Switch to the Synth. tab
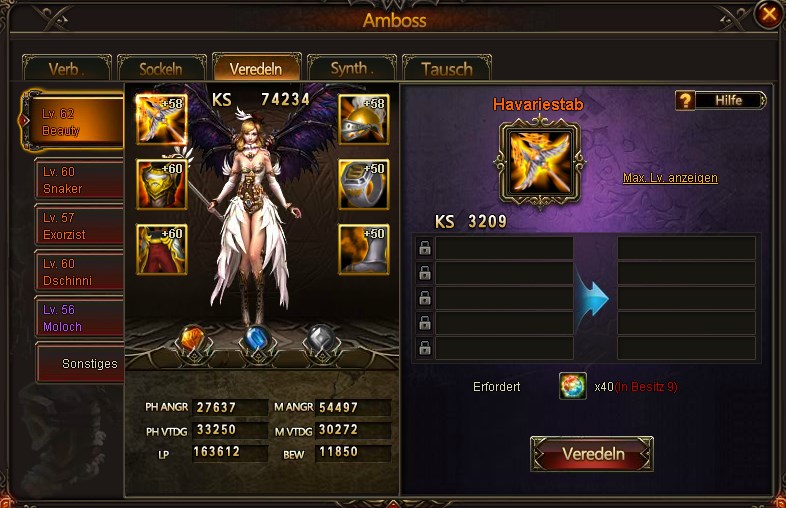This screenshot has height=508, width=786. click(351, 69)
